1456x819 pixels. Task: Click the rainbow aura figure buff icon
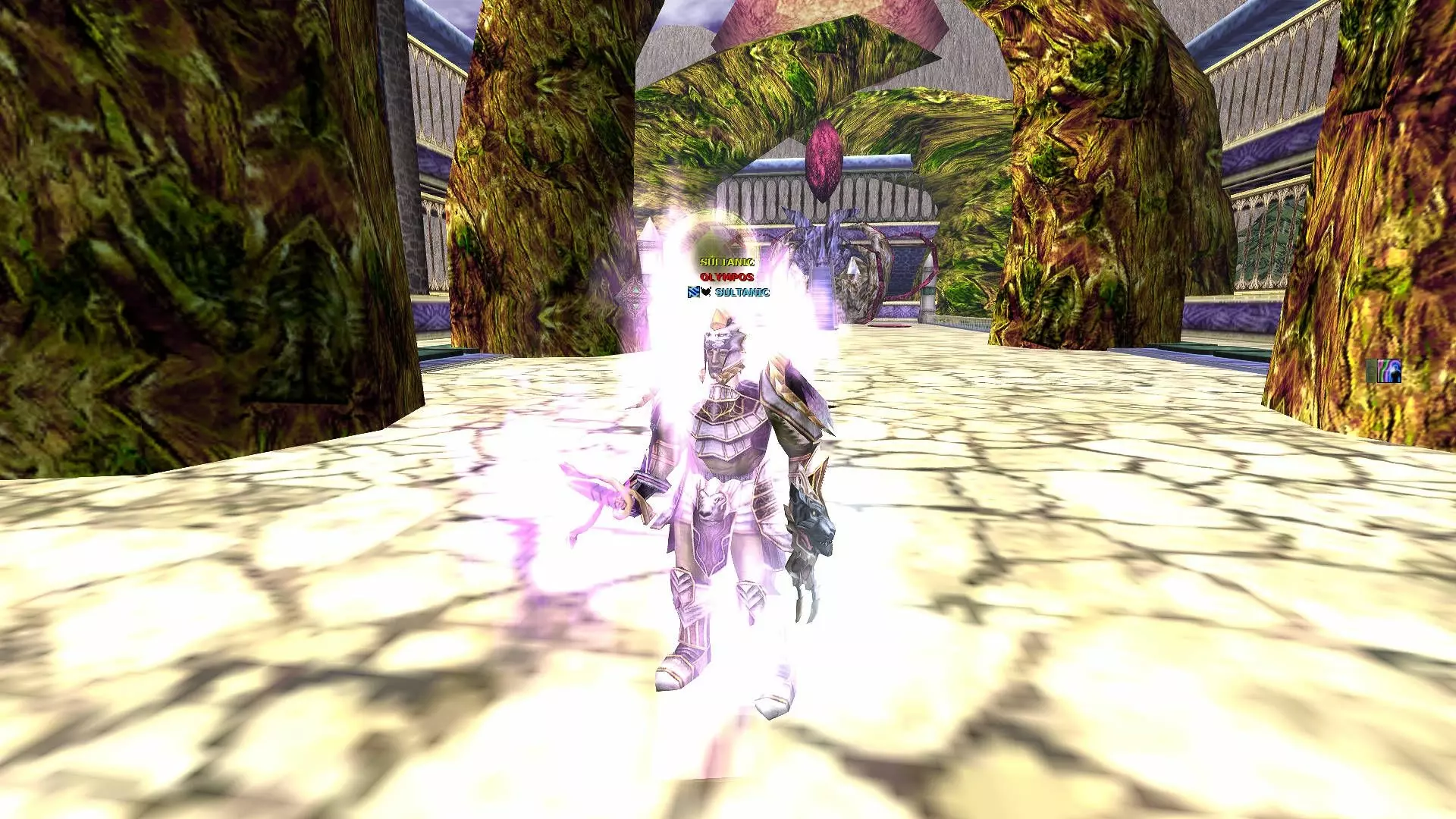point(1389,371)
